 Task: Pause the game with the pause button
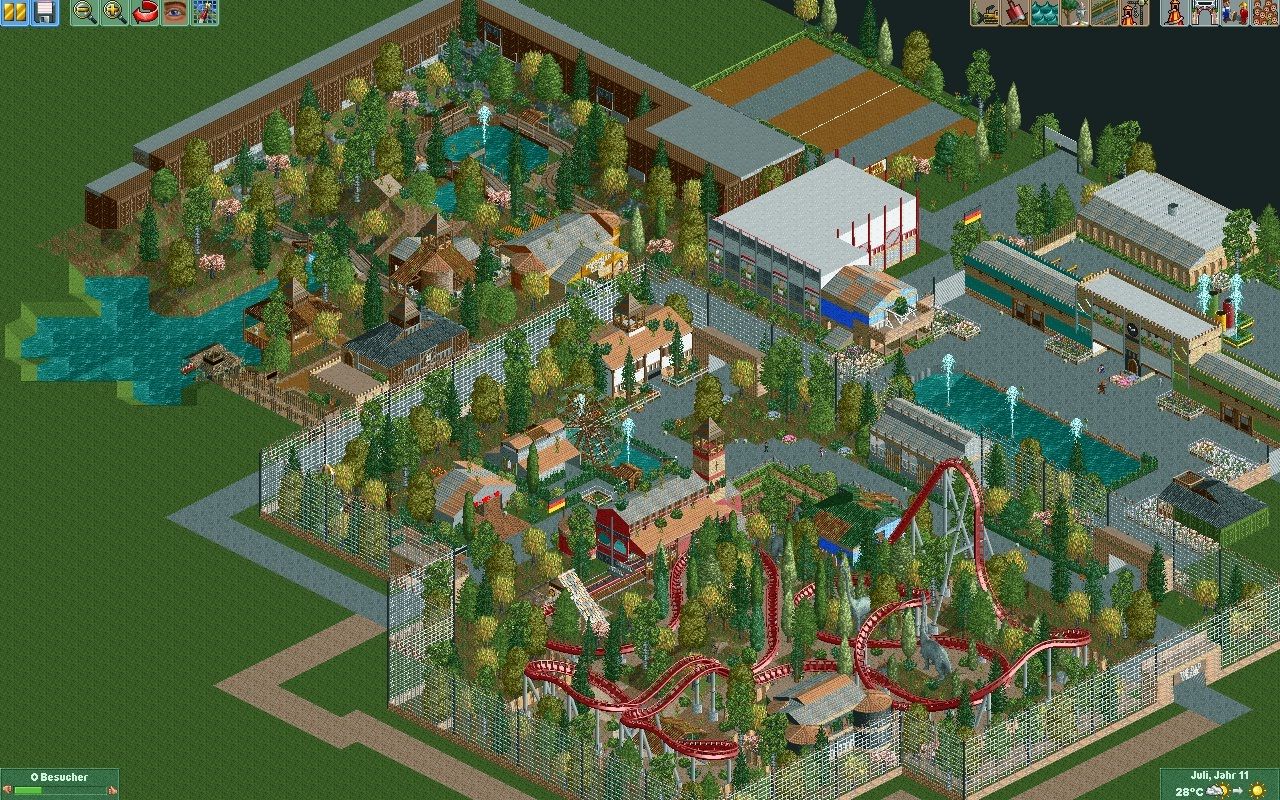click(x=15, y=13)
